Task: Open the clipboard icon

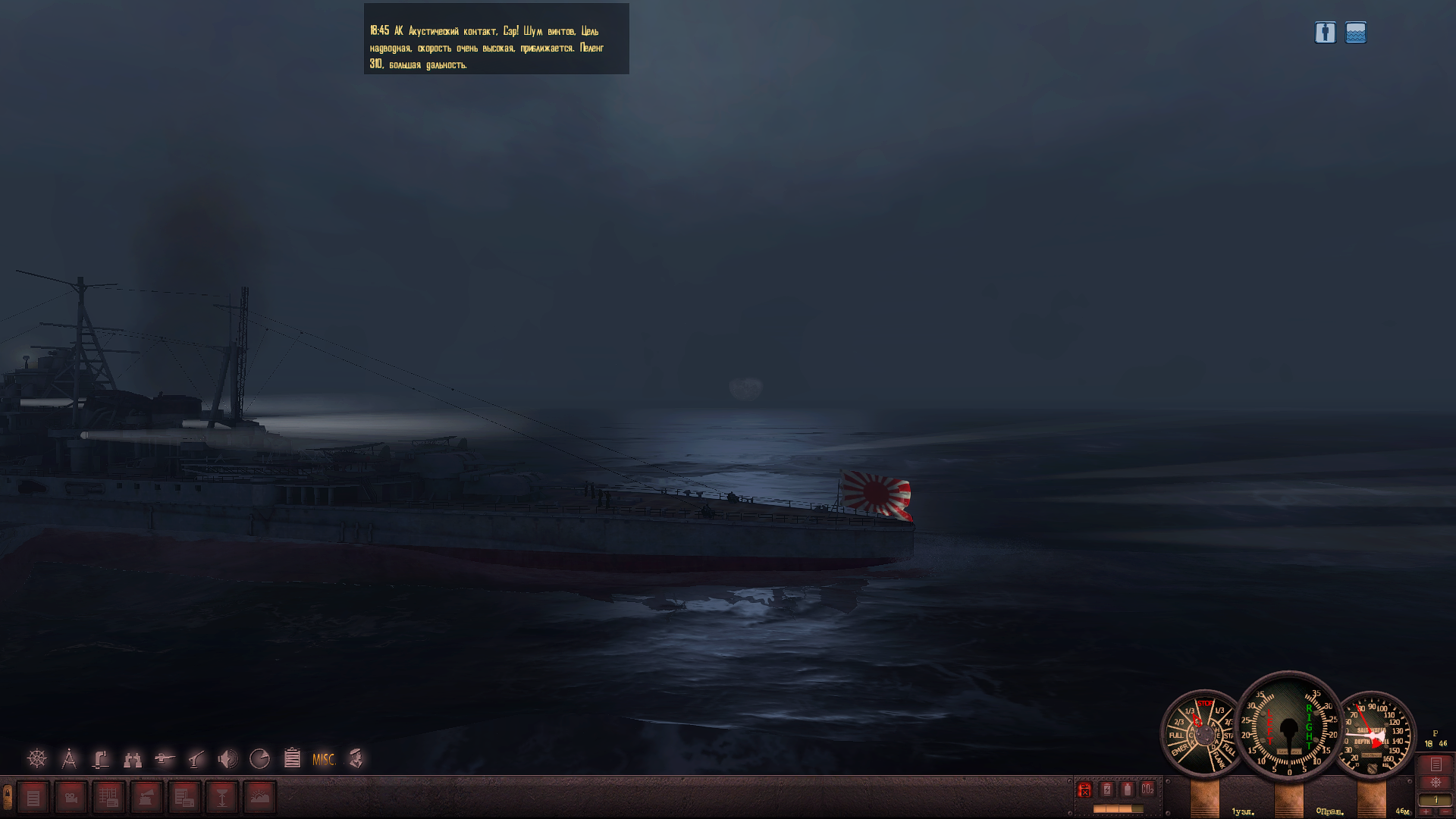Action: click(292, 758)
